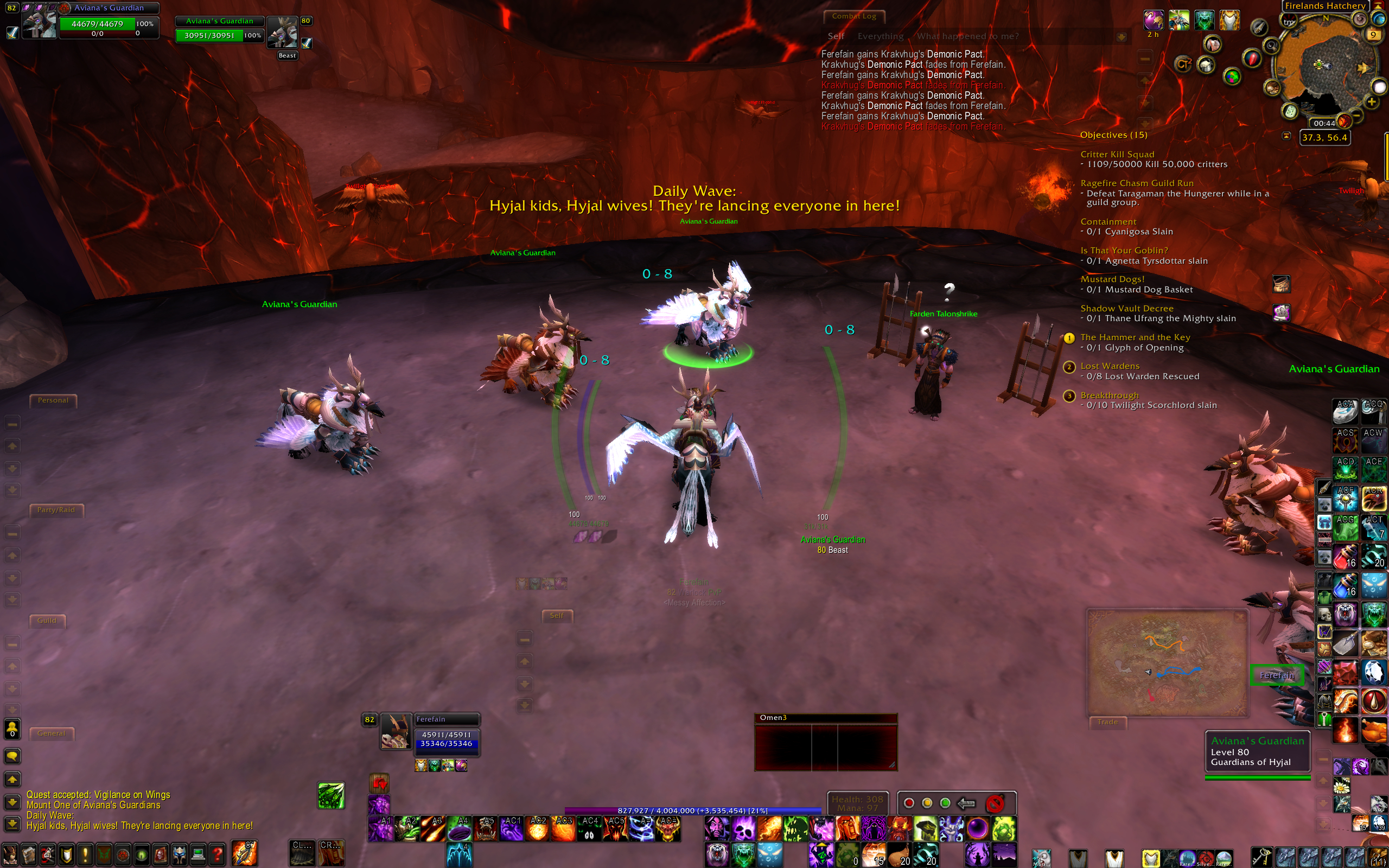Click the minimap zoom-in plus button
The image size is (1389, 868).
1371,102
